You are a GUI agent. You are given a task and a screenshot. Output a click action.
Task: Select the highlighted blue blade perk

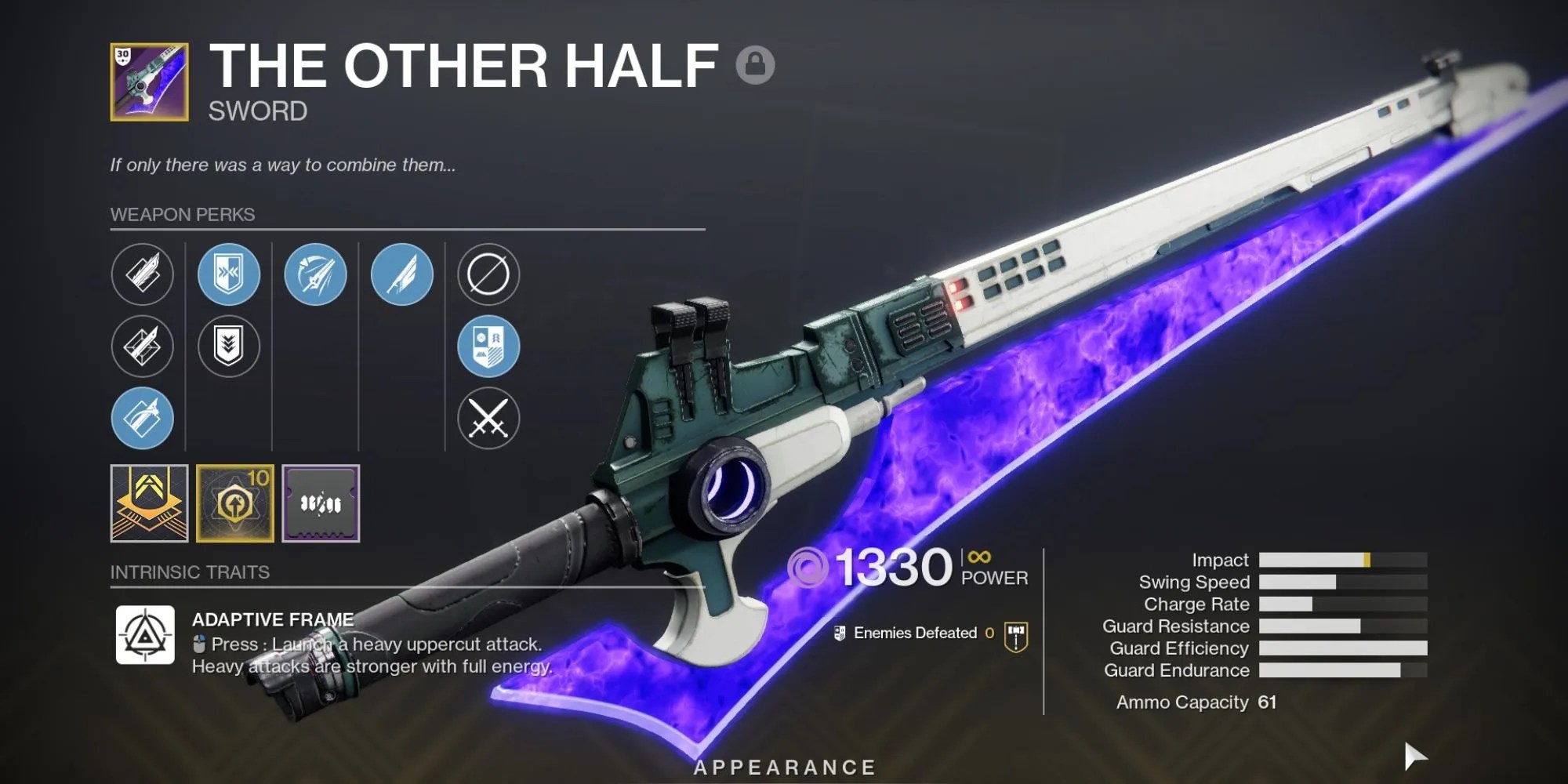(x=142, y=418)
